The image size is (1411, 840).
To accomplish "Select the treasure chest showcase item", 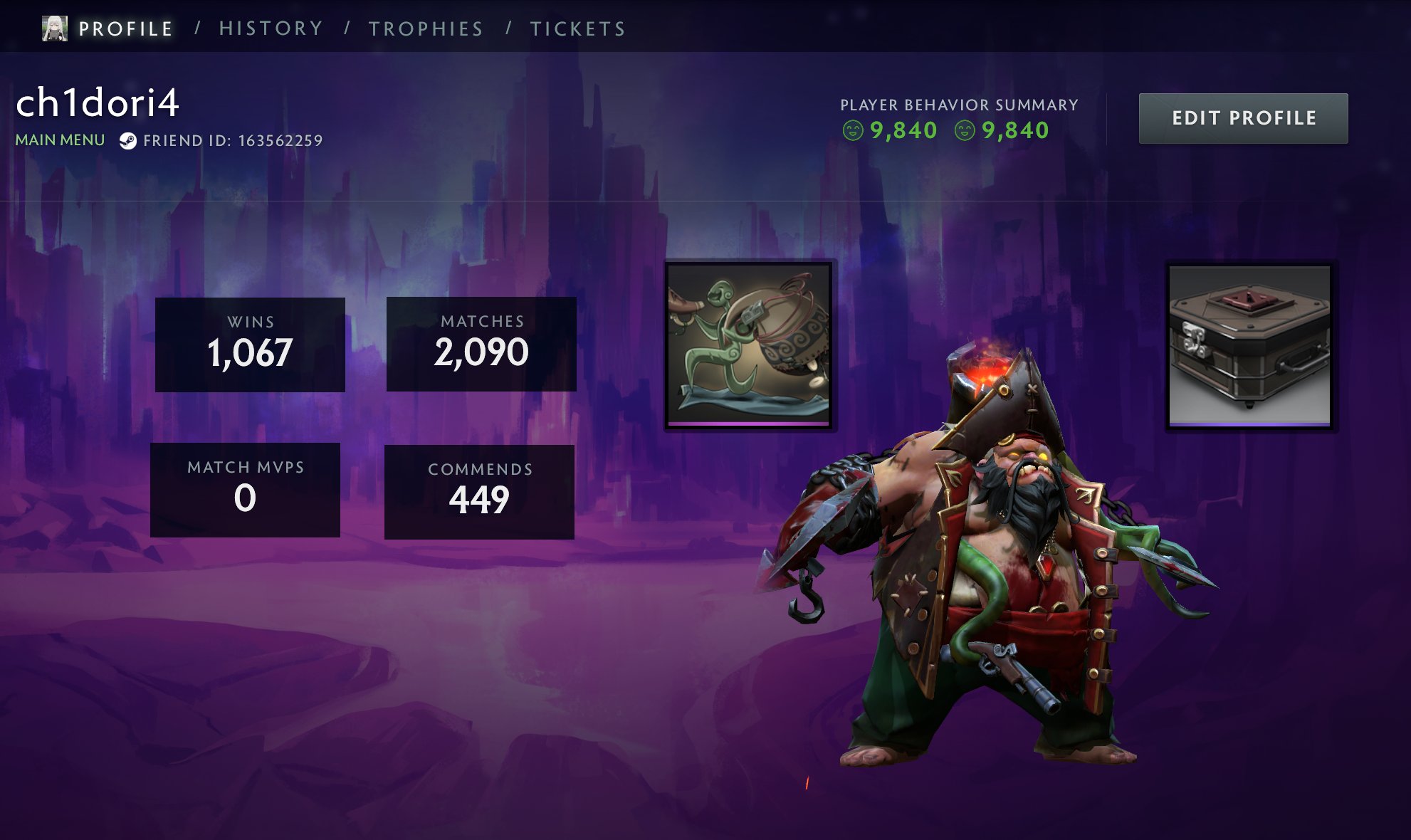I will 1250,346.
